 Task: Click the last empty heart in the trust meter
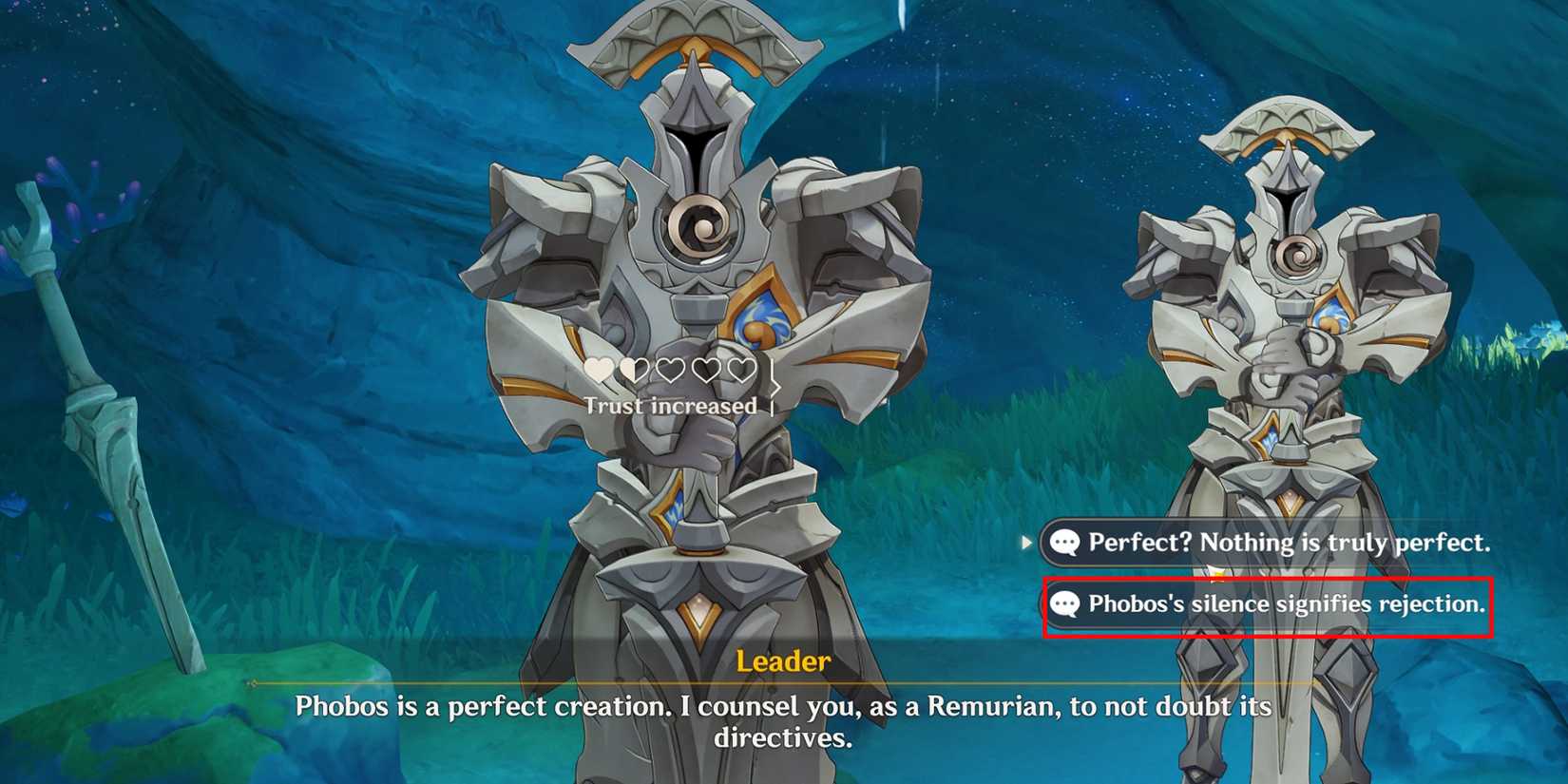(x=740, y=372)
